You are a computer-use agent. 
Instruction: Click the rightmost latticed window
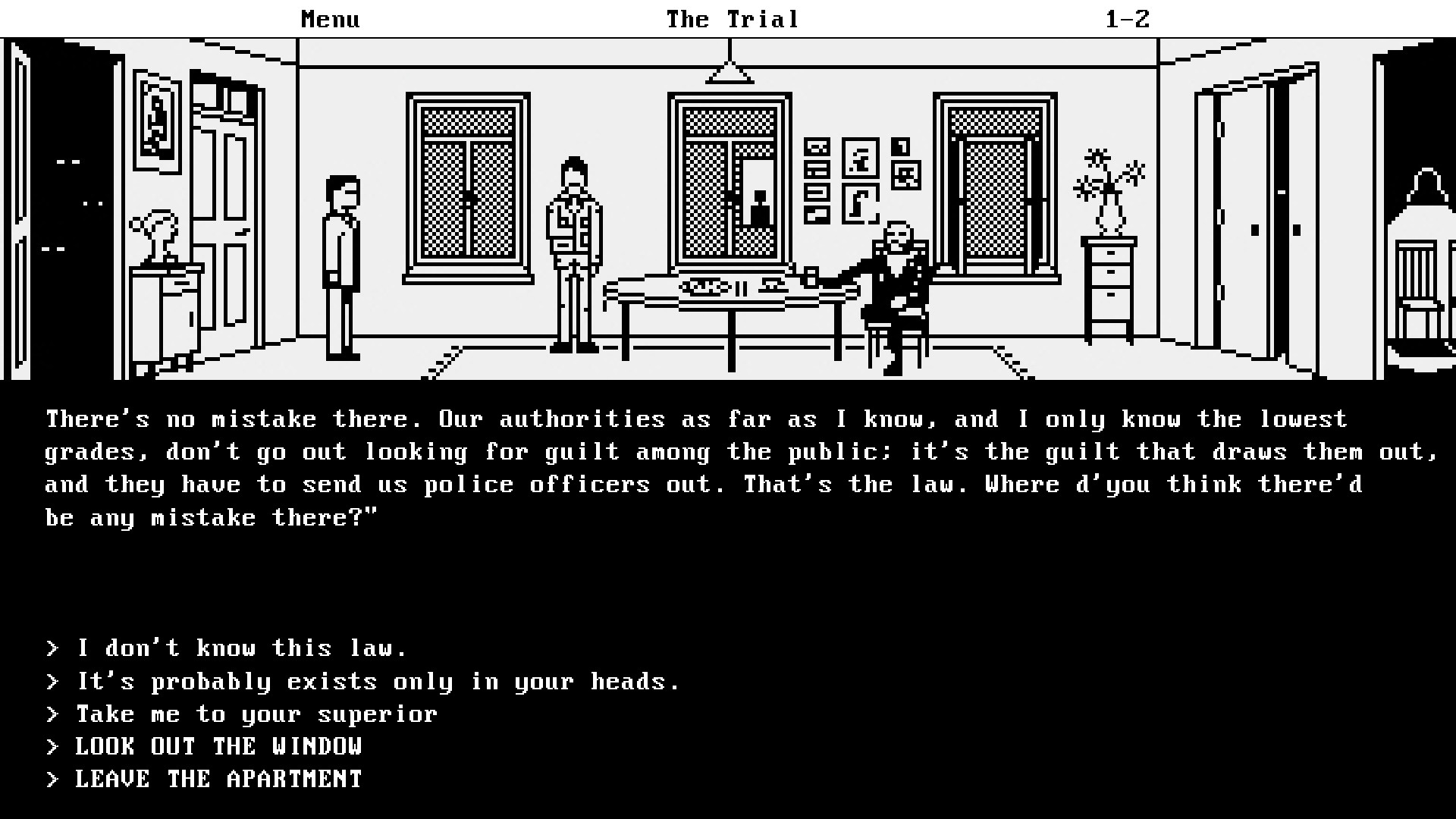click(993, 182)
